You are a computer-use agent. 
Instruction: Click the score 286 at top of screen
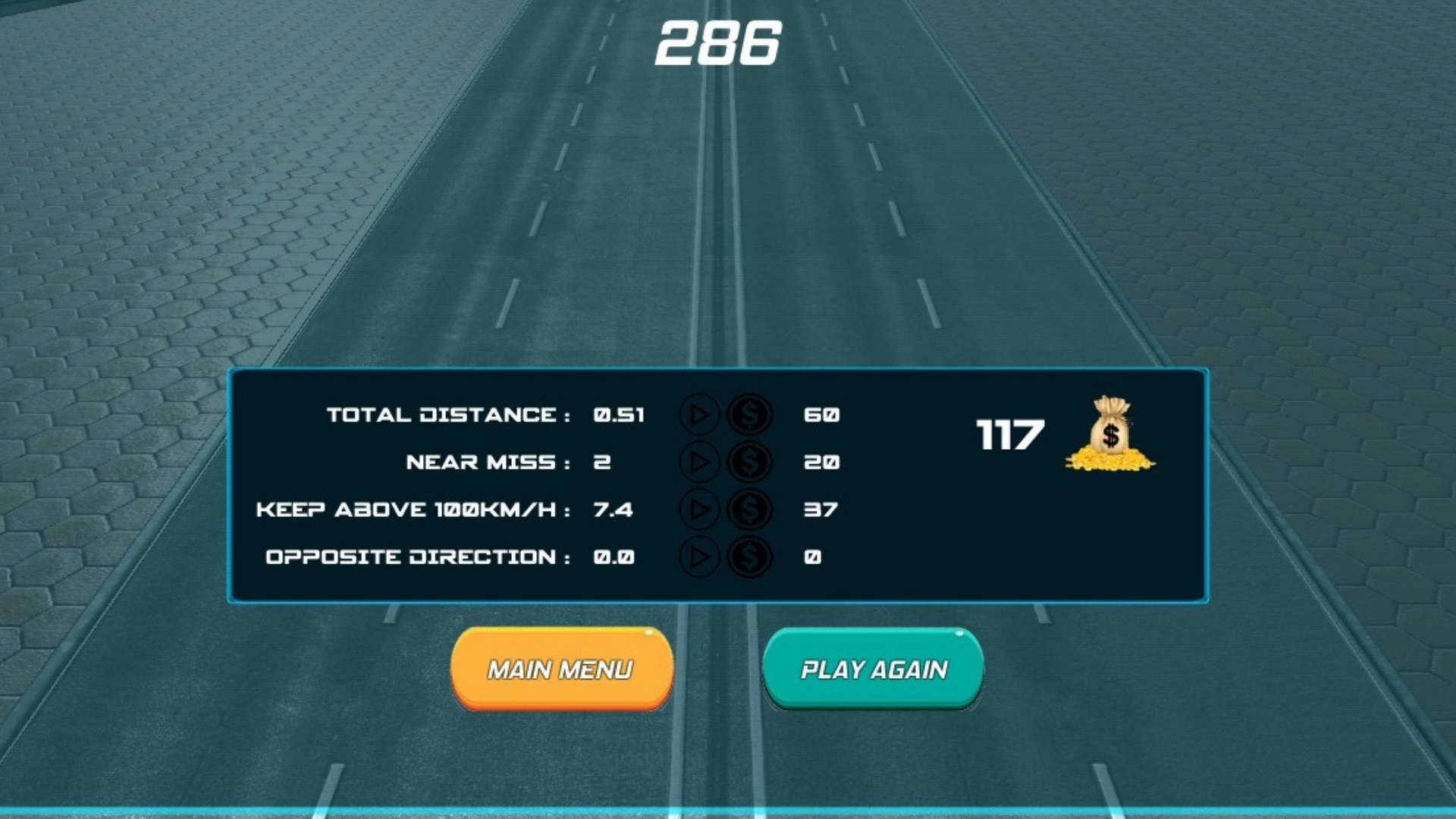[719, 43]
